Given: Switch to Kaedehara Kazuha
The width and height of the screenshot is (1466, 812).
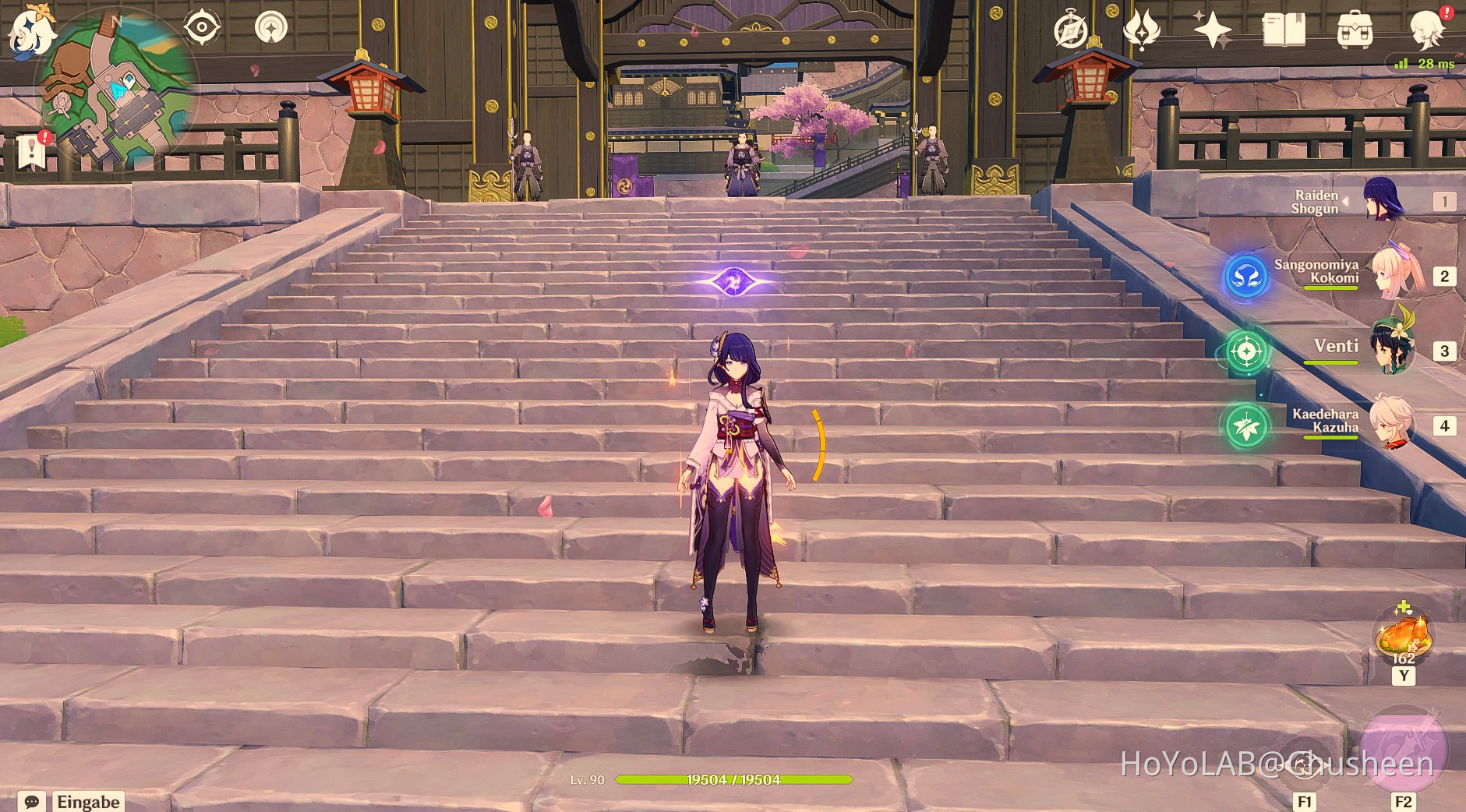Looking at the screenshot, I should pyautogui.click(x=1390, y=423).
